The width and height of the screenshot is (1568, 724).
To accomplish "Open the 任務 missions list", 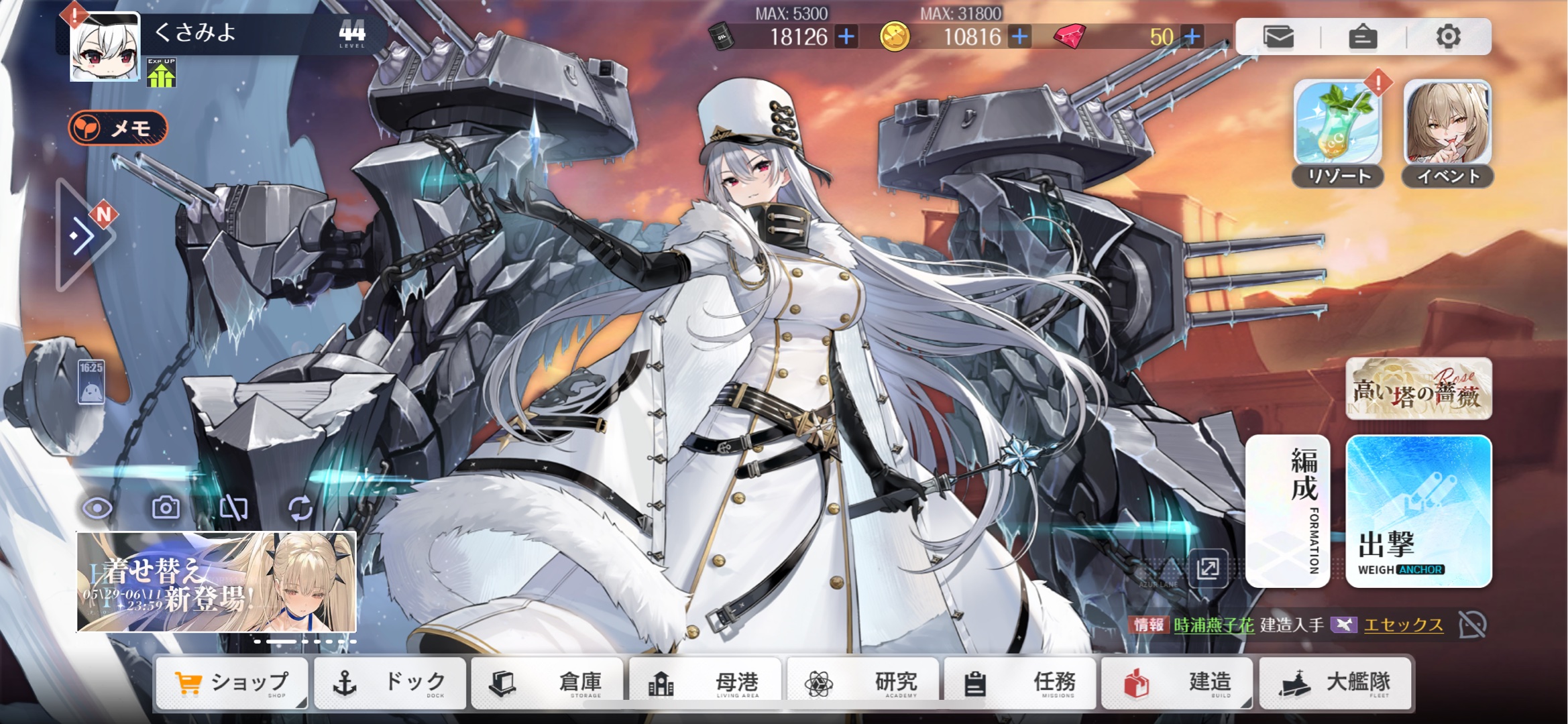I will [1020, 683].
